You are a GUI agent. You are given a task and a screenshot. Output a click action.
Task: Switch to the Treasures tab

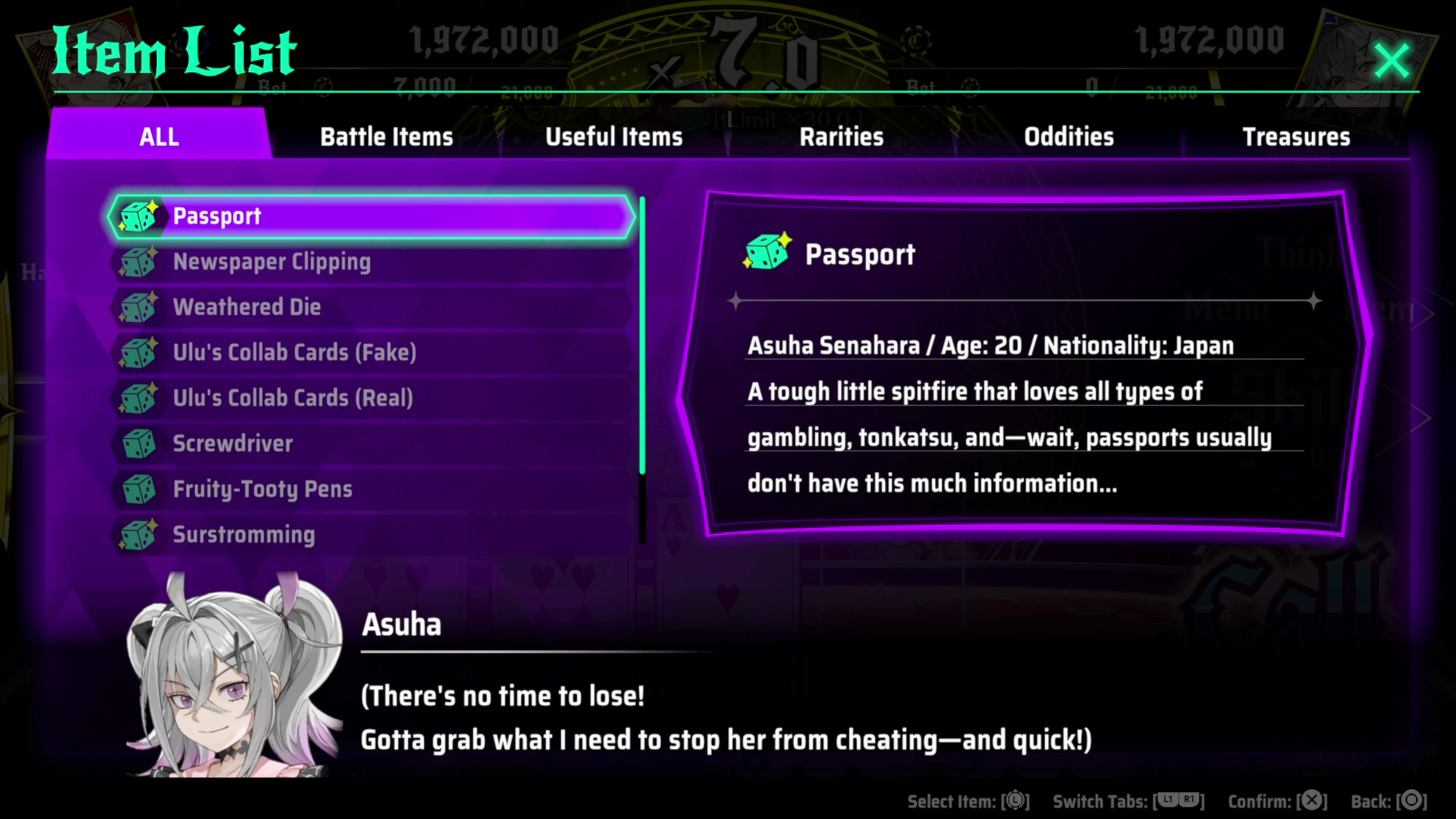point(1296,136)
